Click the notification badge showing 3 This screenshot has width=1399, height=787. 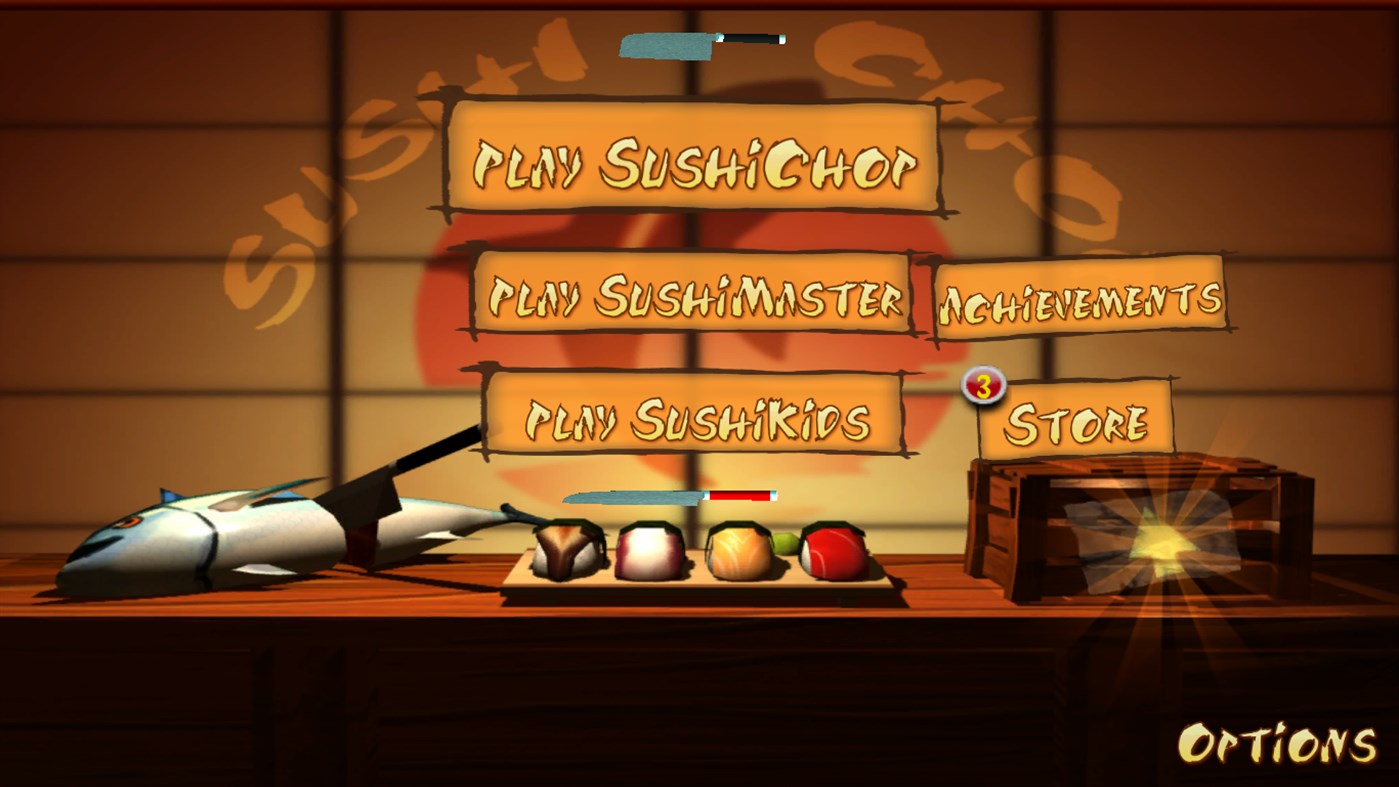(981, 385)
